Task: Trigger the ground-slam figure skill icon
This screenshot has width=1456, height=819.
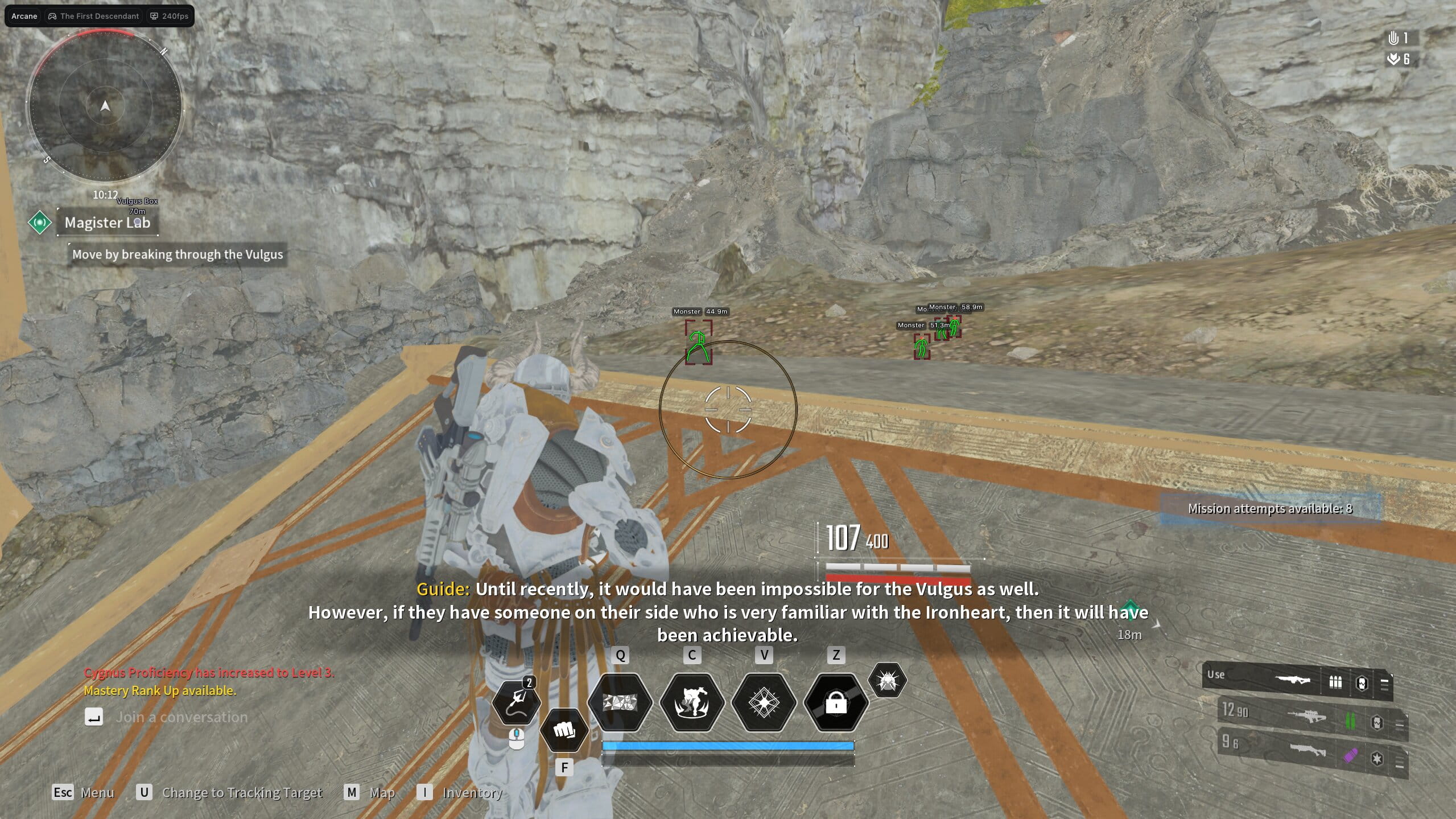Action: 692,702
